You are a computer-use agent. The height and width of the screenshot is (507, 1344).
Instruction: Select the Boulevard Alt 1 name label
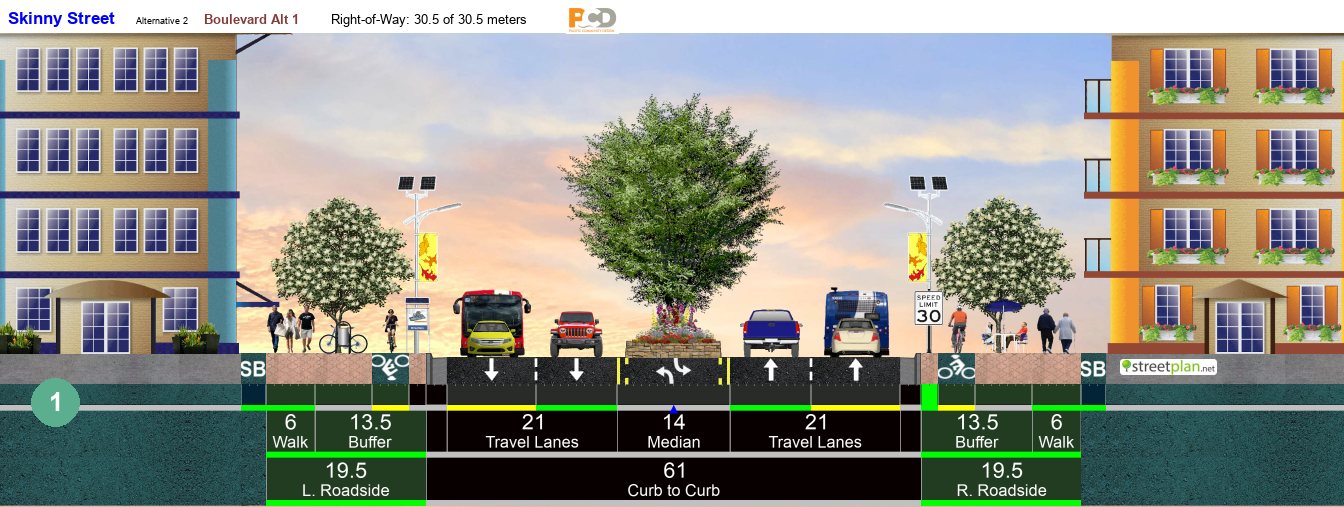(x=251, y=19)
